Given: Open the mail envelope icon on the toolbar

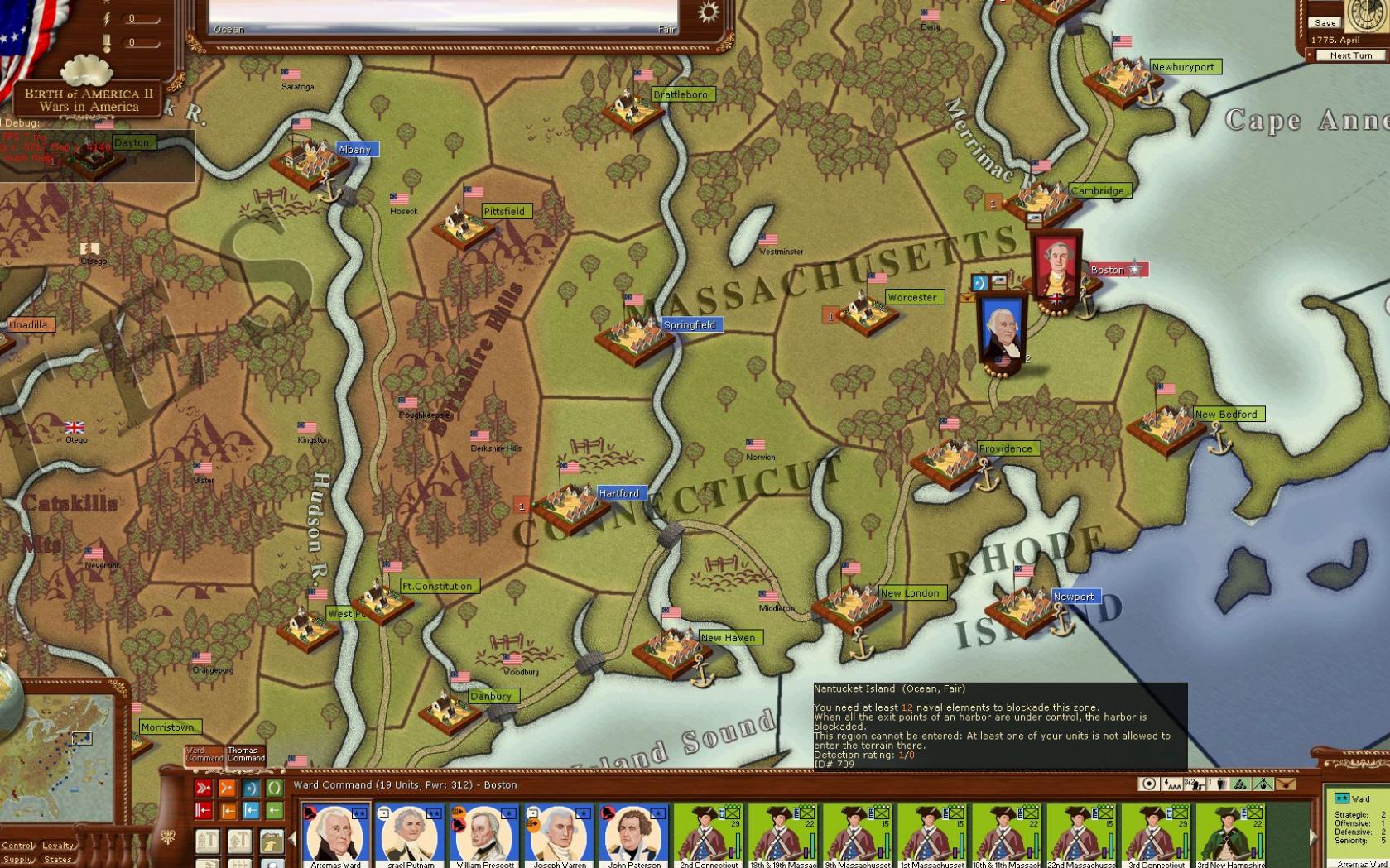Looking at the screenshot, I should point(1286,784).
